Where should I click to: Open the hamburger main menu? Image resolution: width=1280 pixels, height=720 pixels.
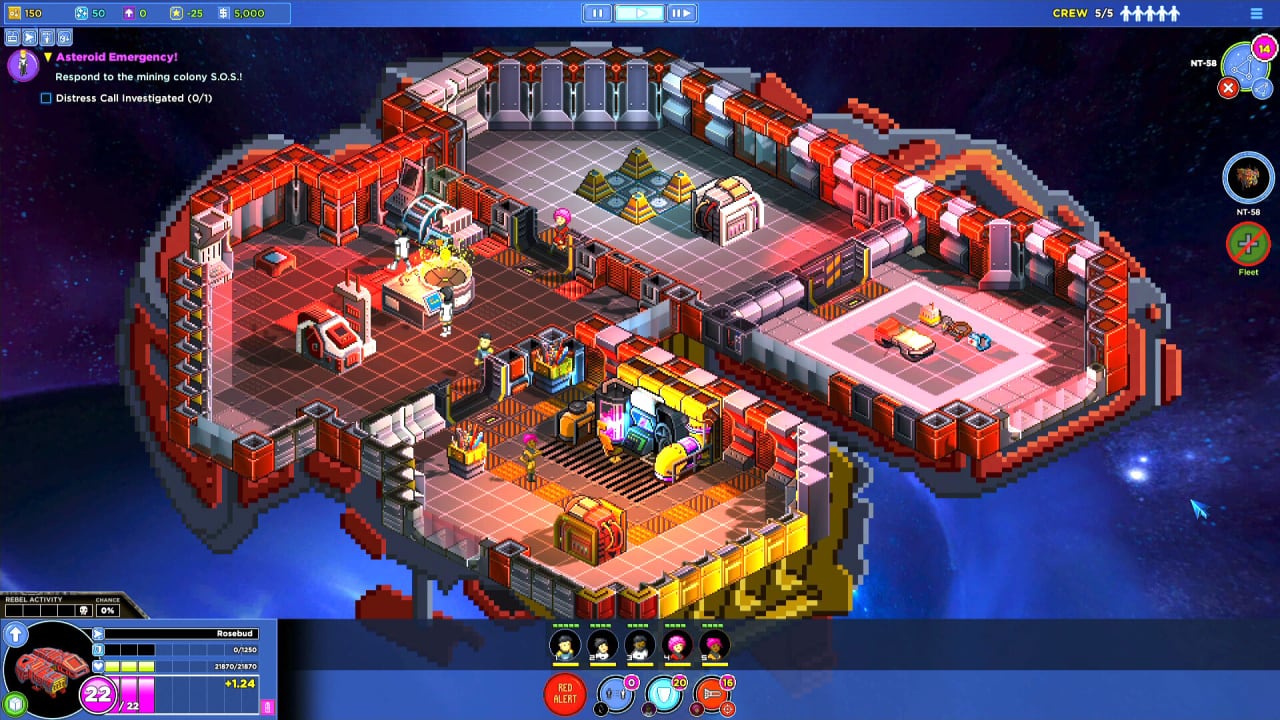[x=1257, y=14]
